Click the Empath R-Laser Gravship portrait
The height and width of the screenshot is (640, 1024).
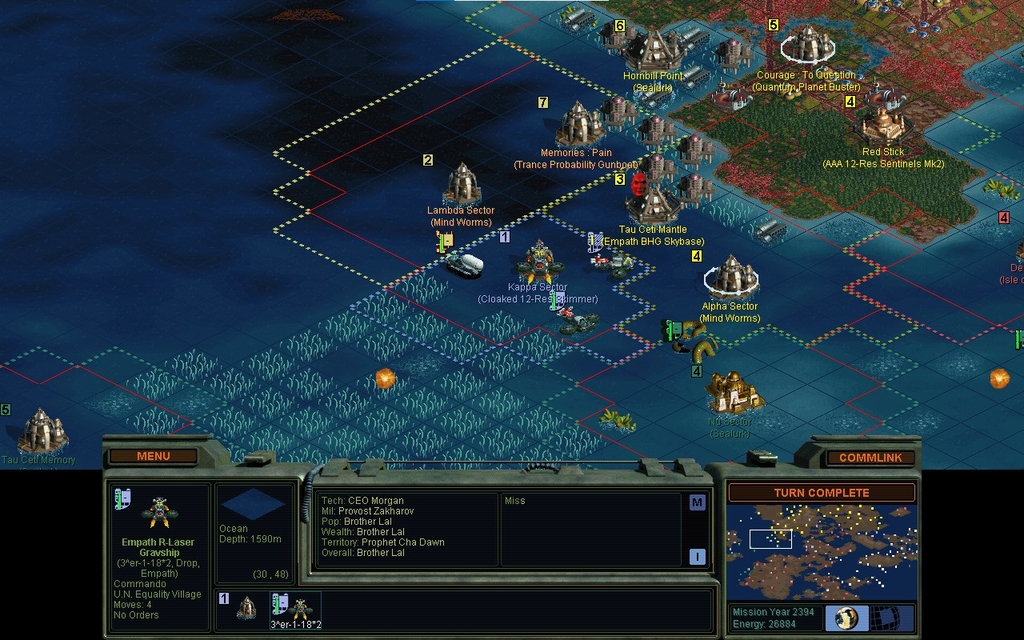point(158,512)
